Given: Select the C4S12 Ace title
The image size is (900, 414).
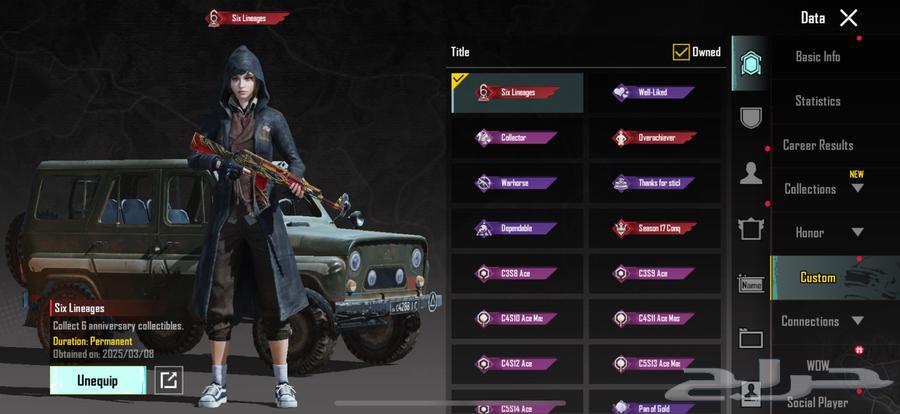Looking at the screenshot, I should [517, 363].
